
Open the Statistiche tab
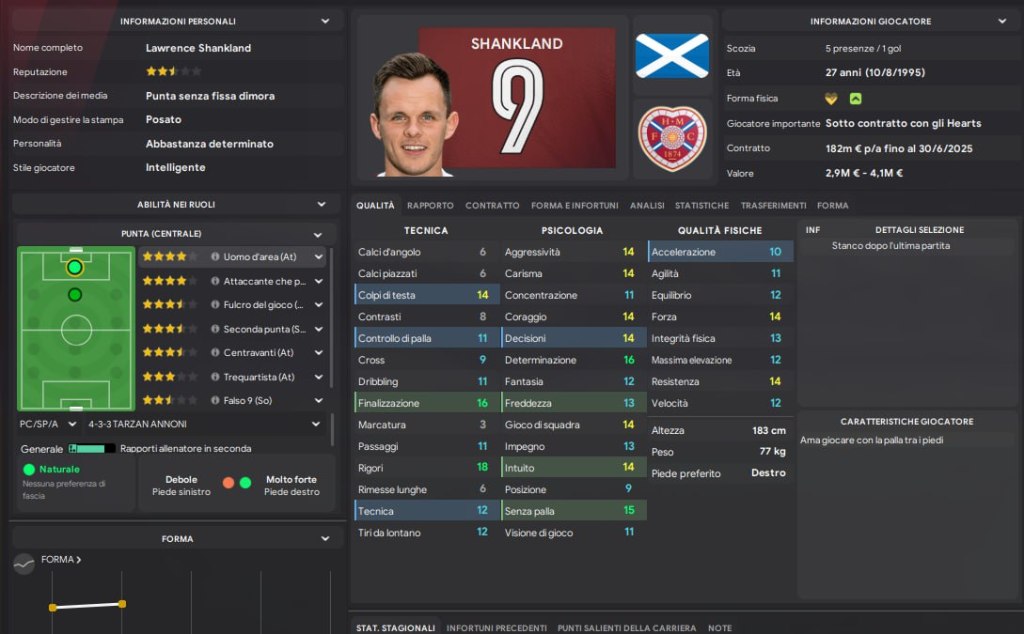point(702,206)
